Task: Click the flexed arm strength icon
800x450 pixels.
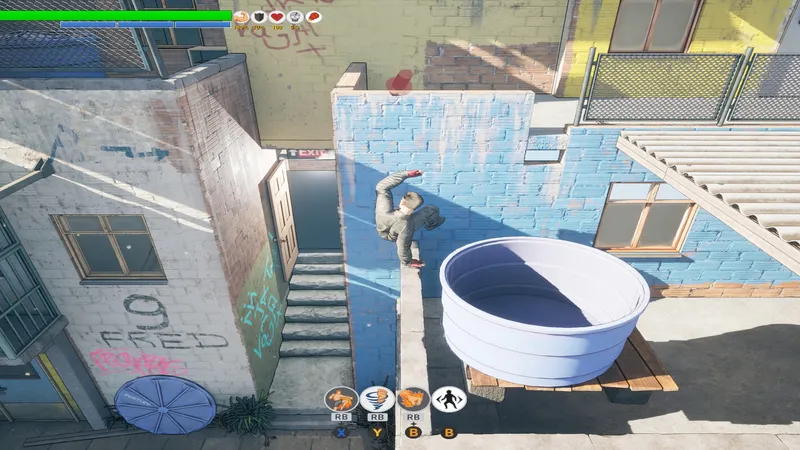Action: (241, 16)
